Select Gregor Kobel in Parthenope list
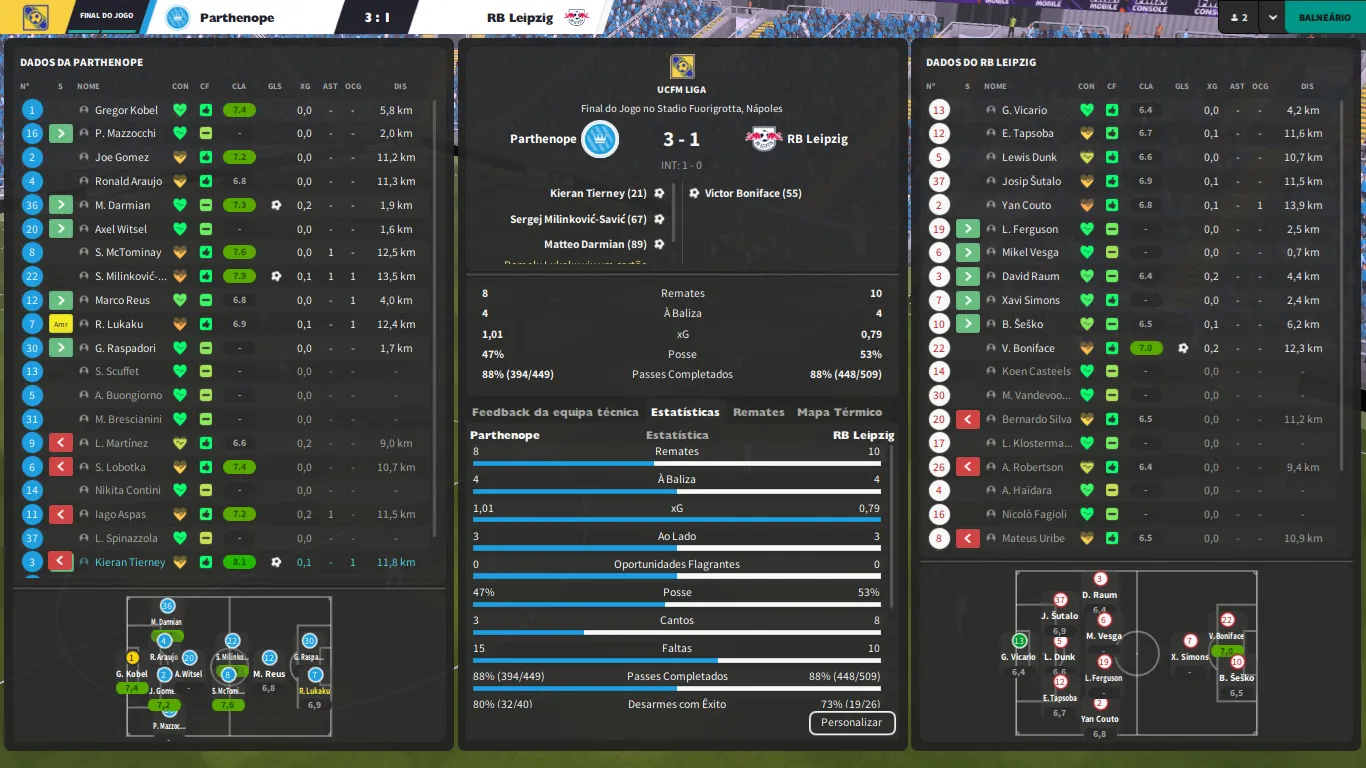Image resolution: width=1366 pixels, height=768 pixels. (x=127, y=110)
